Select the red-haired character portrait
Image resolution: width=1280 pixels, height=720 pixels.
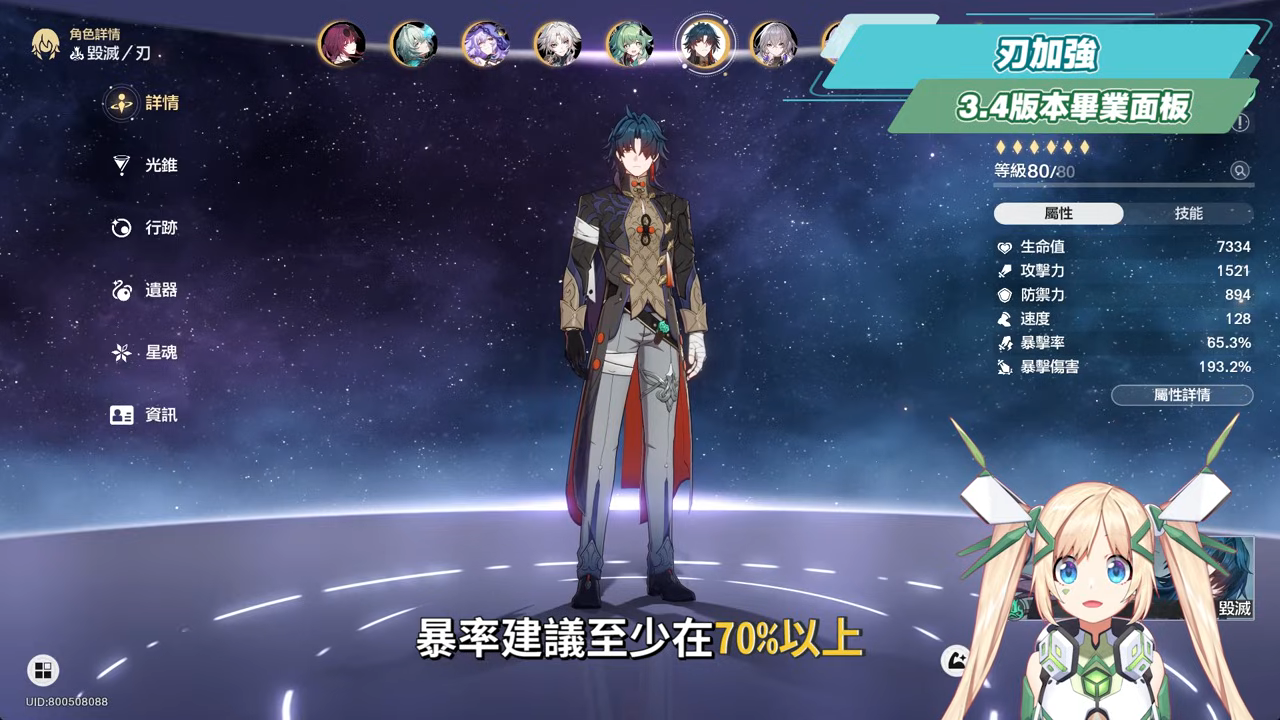pos(341,44)
